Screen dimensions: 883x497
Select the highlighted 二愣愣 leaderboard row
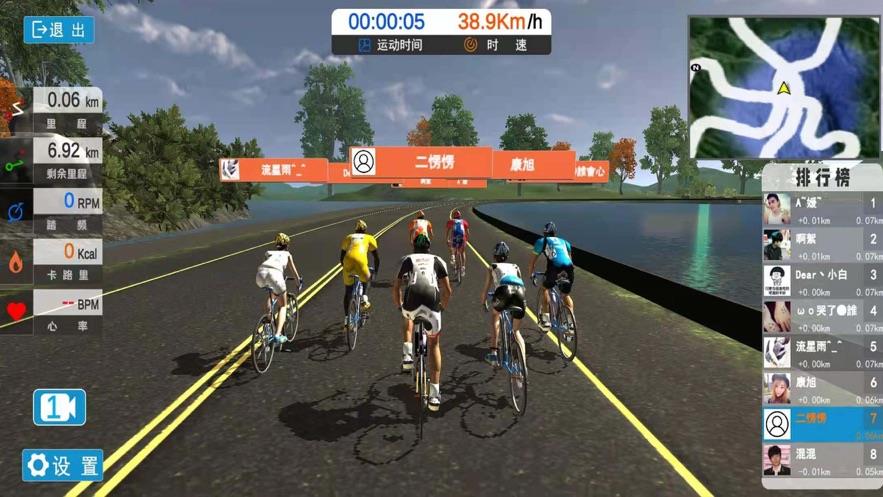point(822,424)
